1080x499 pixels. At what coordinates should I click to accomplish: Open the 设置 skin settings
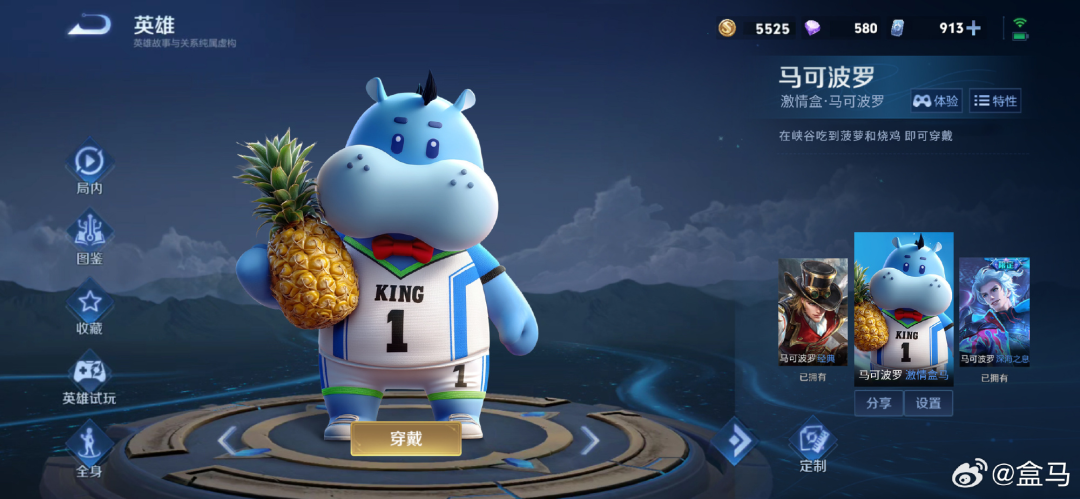(929, 403)
